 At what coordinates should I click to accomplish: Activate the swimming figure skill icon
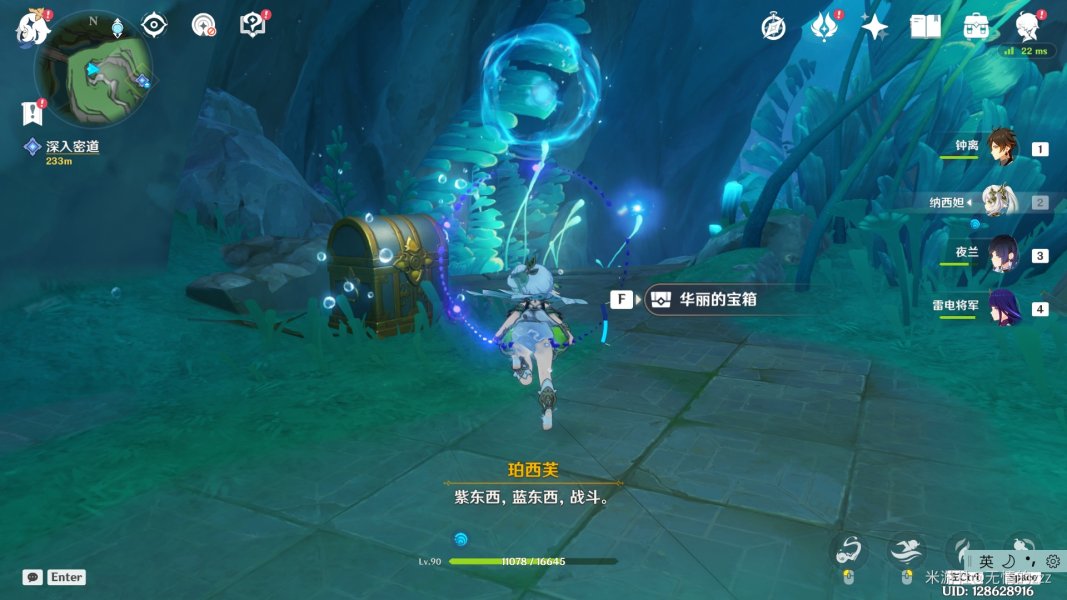click(x=905, y=549)
